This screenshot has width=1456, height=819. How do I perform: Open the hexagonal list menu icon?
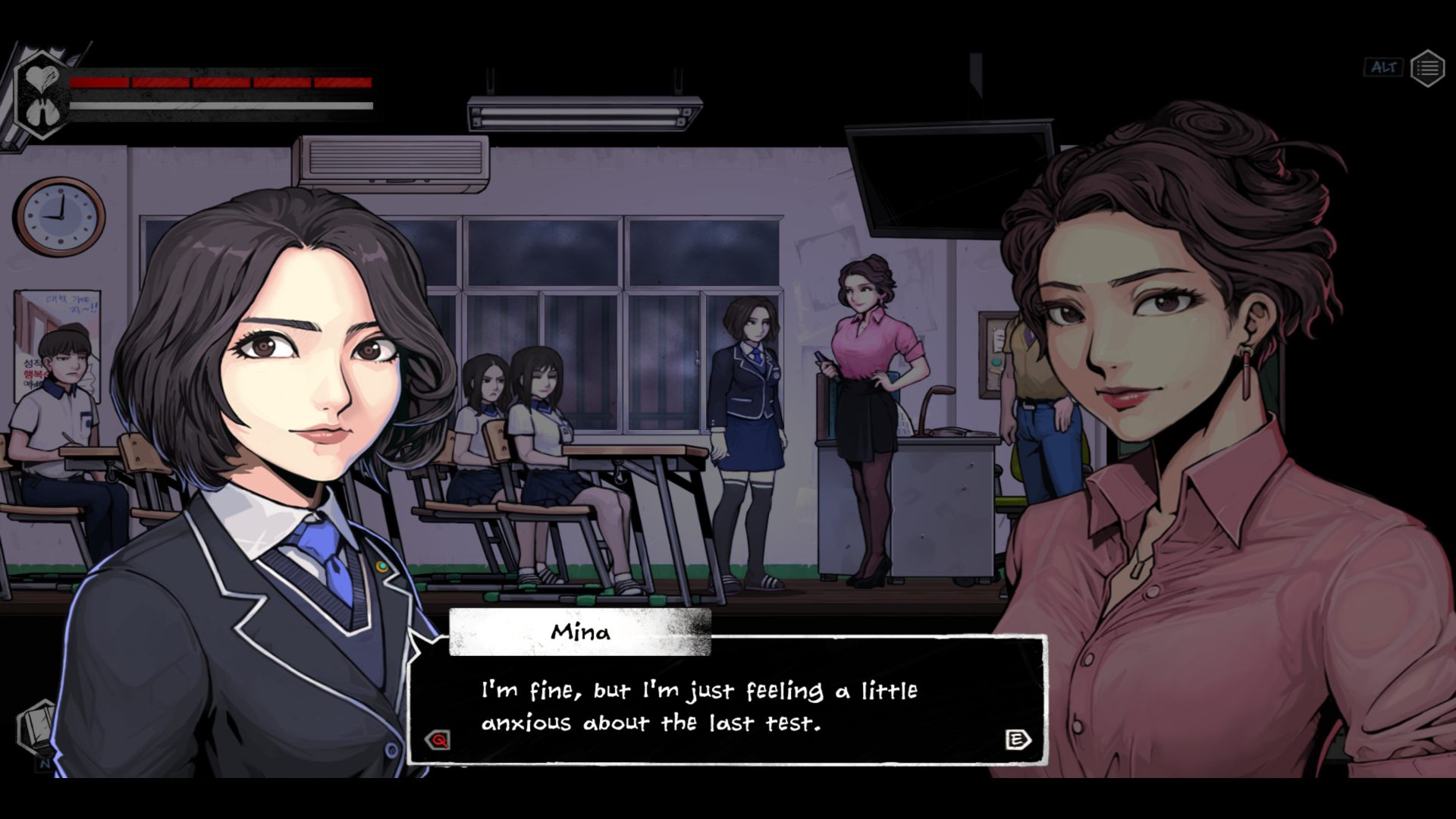[x=1427, y=68]
